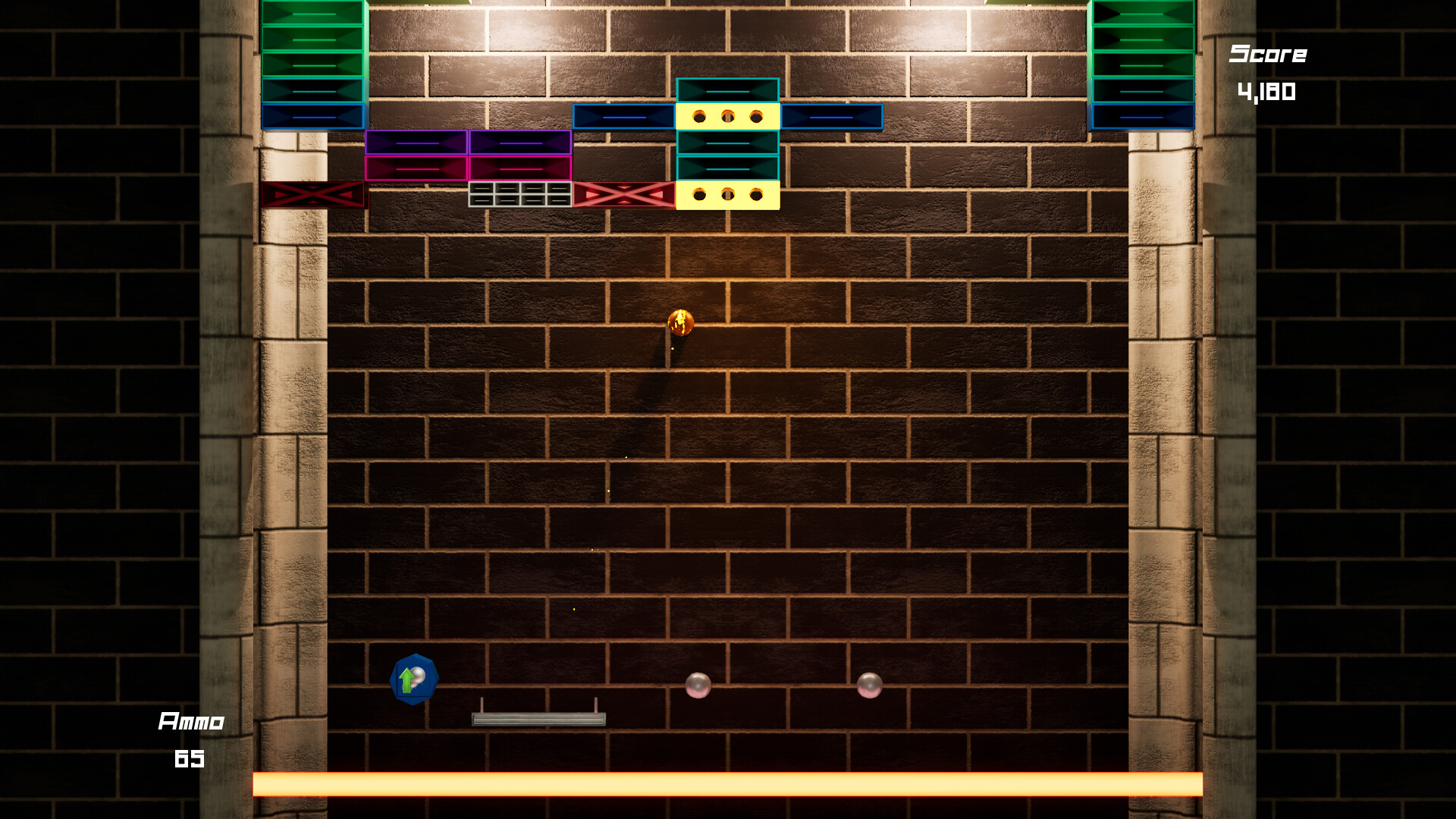Click the Ammo label at bottom left
Screen dimensions: 1456x819
click(192, 721)
